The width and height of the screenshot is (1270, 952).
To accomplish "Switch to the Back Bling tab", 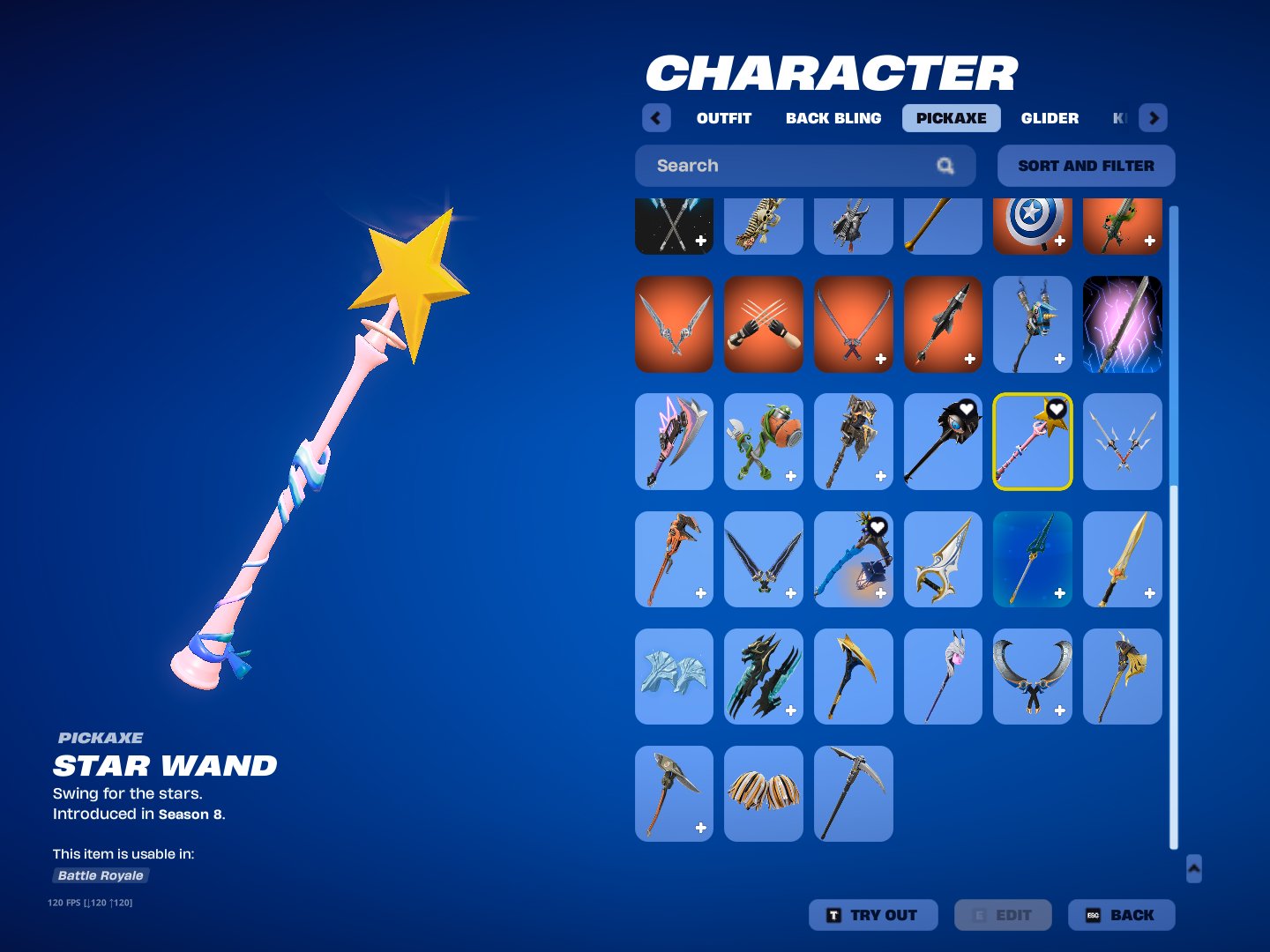I will coord(833,117).
